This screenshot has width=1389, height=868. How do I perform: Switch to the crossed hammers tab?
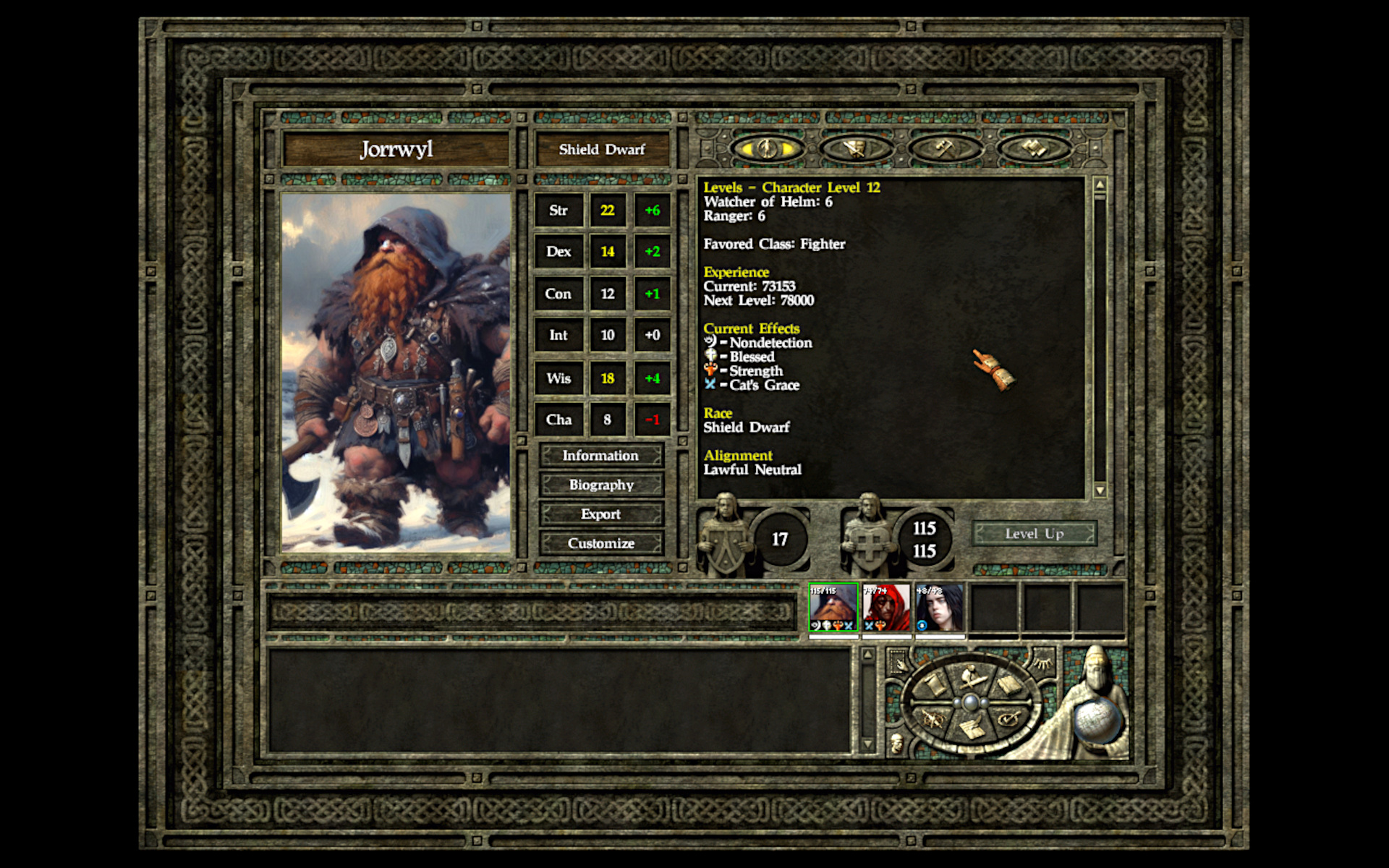[946, 149]
